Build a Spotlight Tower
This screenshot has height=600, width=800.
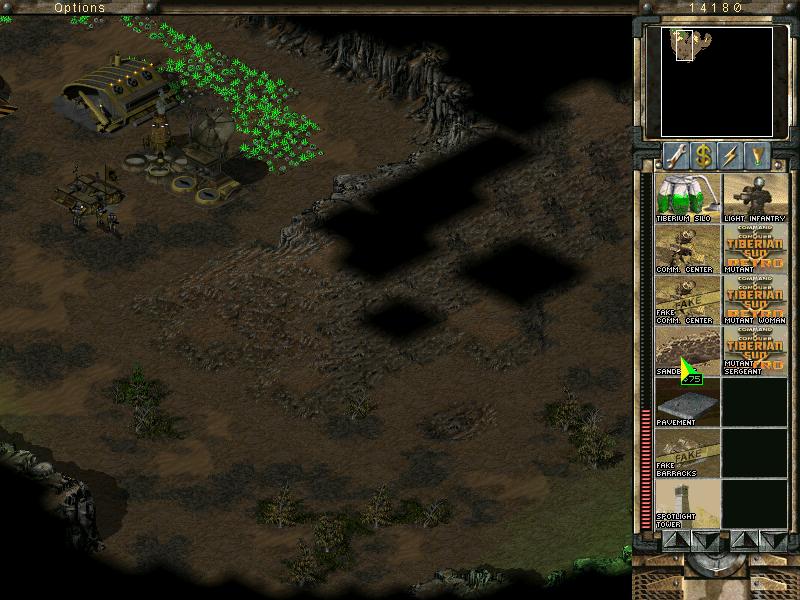point(687,503)
